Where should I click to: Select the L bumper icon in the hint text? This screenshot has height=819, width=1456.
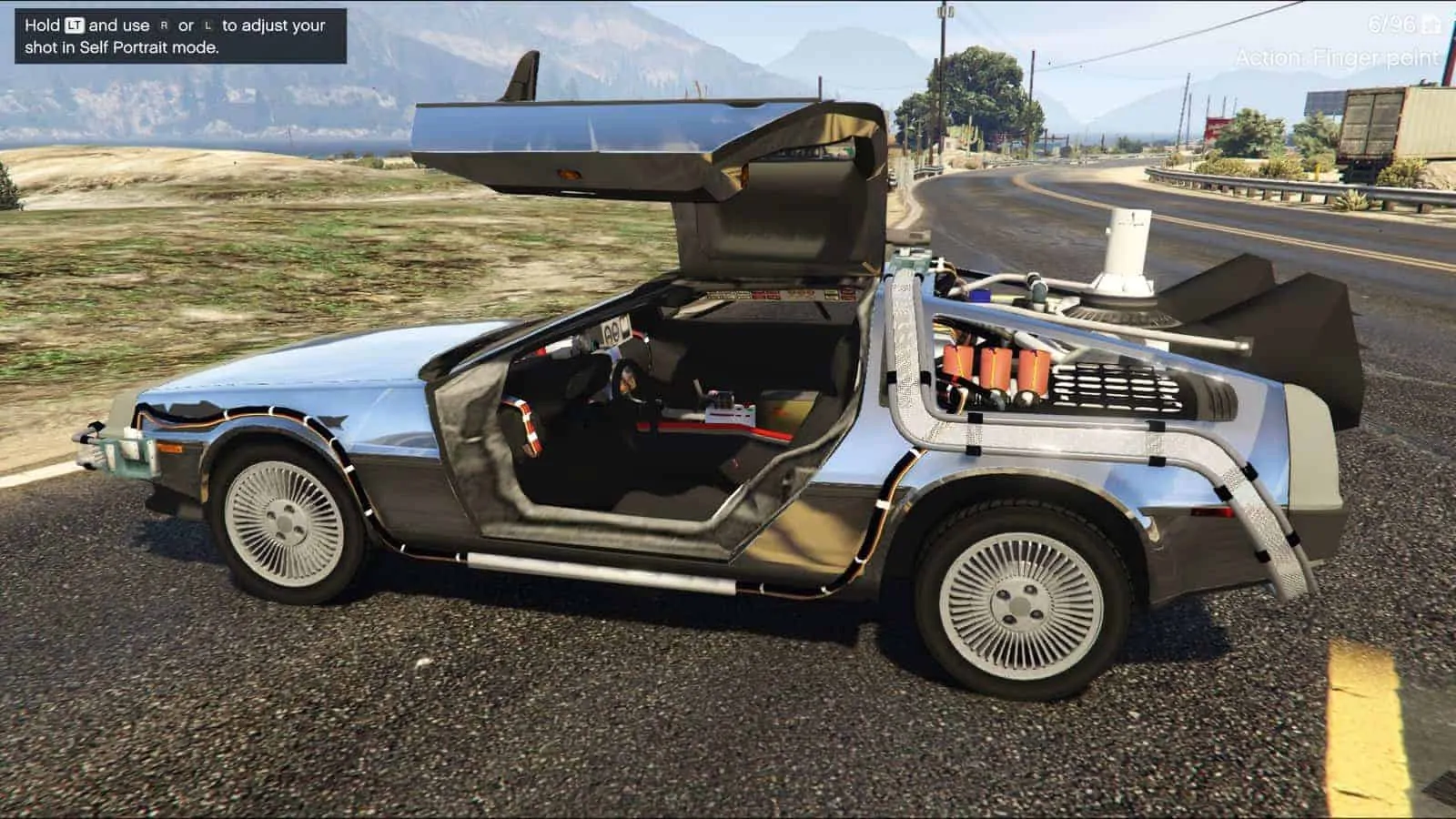(x=209, y=25)
